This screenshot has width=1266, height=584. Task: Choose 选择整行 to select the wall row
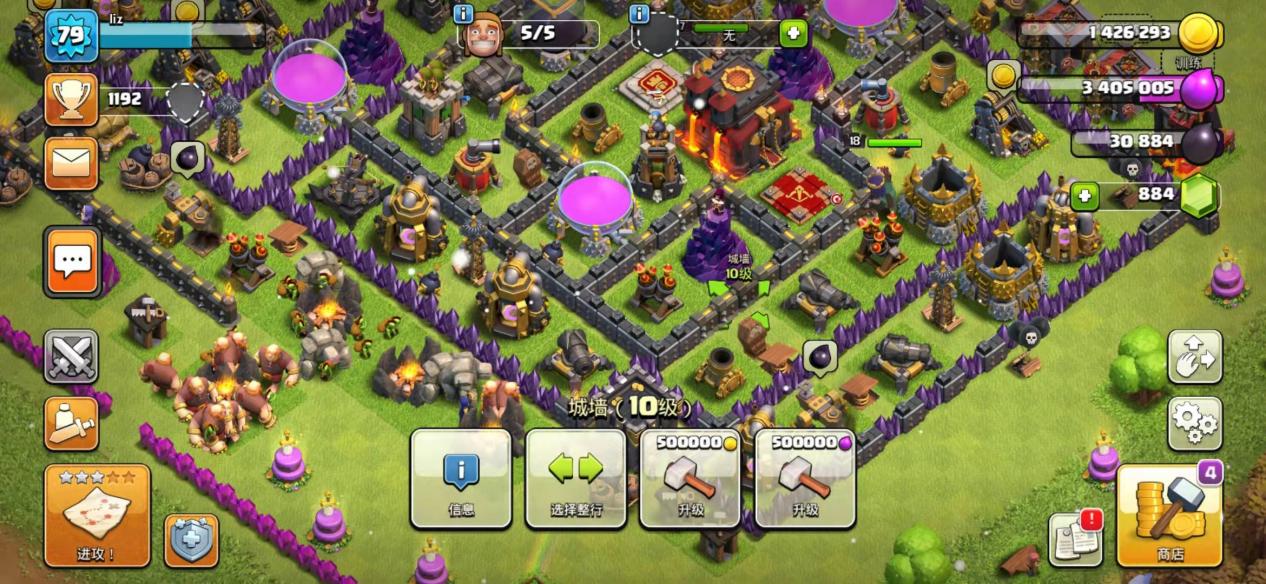(576, 478)
